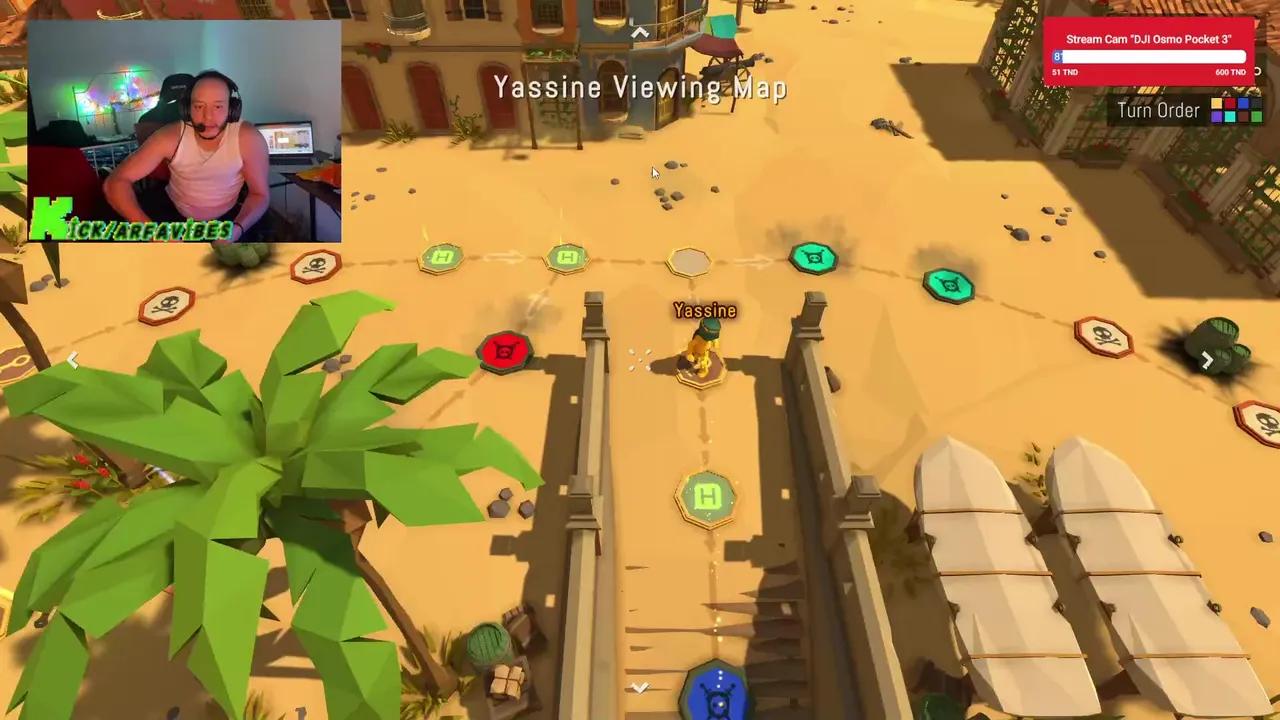
Task: Pan the map right using the right arrow
Action: pyautogui.click(x=1207, y=360)
